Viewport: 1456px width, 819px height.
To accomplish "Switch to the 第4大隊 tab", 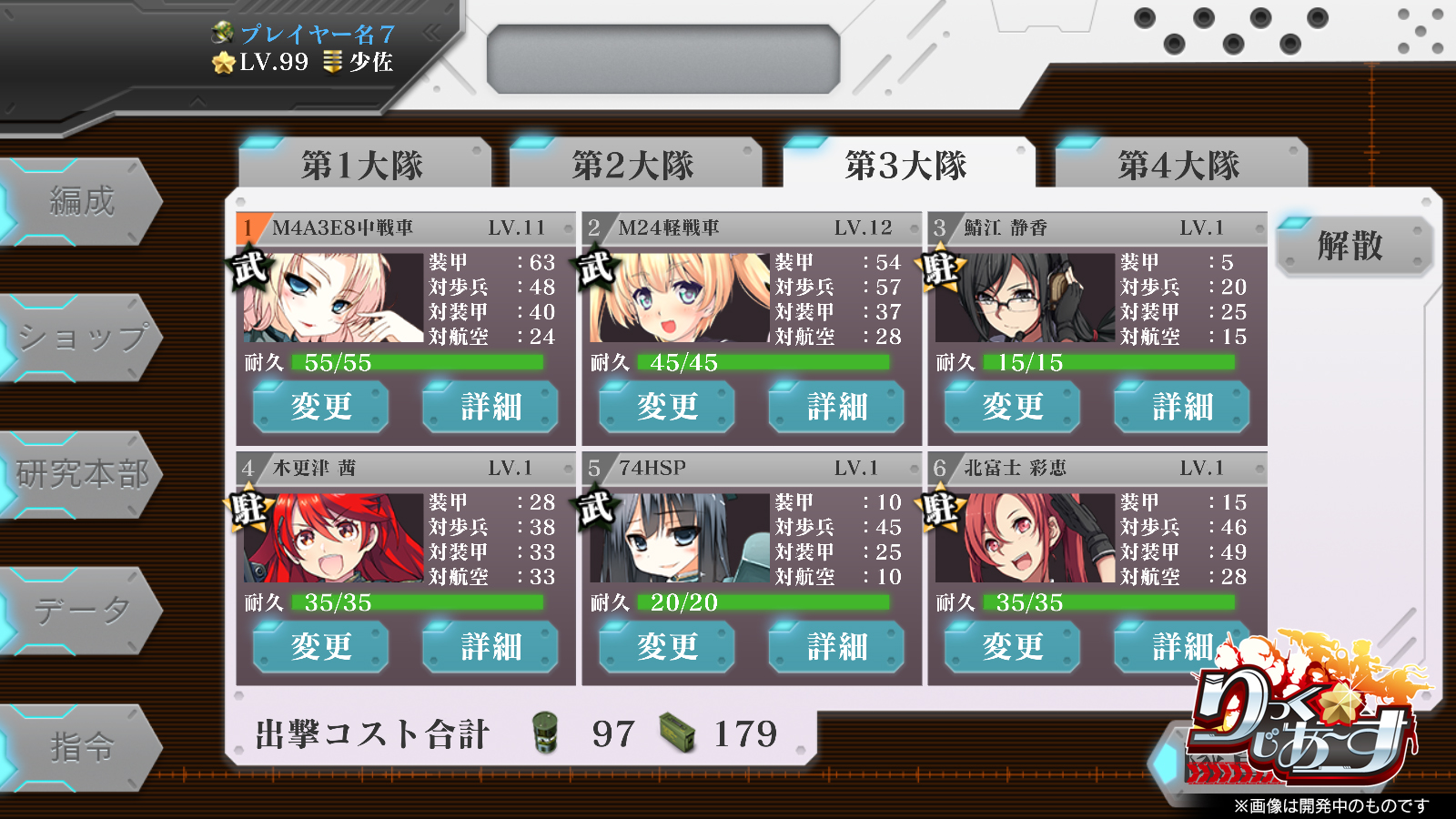I will pyautogui.click(x=1178, y=164).
